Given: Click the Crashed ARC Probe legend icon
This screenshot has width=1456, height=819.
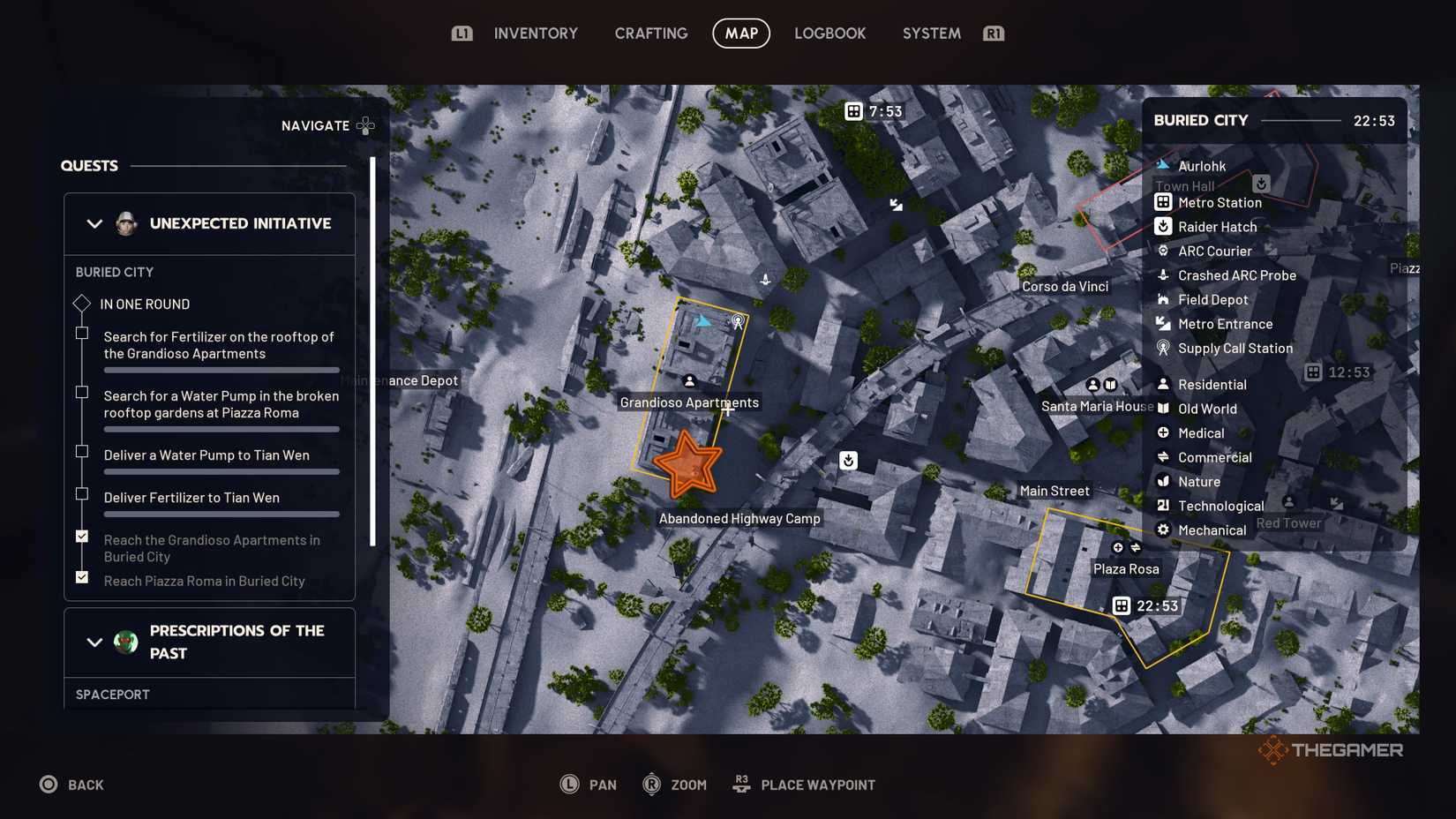Looking at the screenshot, I should [x=1163, y=274].
